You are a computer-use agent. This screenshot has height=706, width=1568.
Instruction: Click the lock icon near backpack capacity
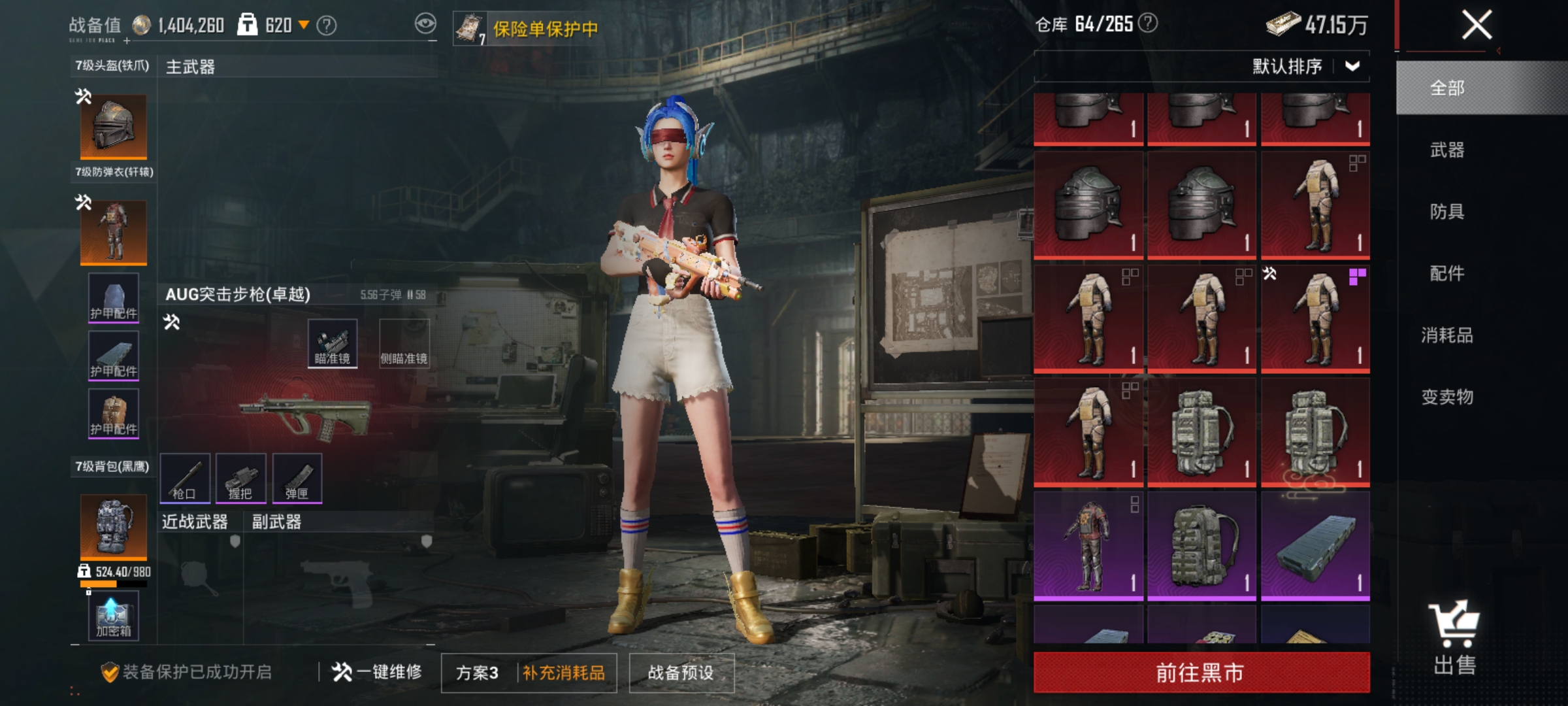(x=84, y=570)
